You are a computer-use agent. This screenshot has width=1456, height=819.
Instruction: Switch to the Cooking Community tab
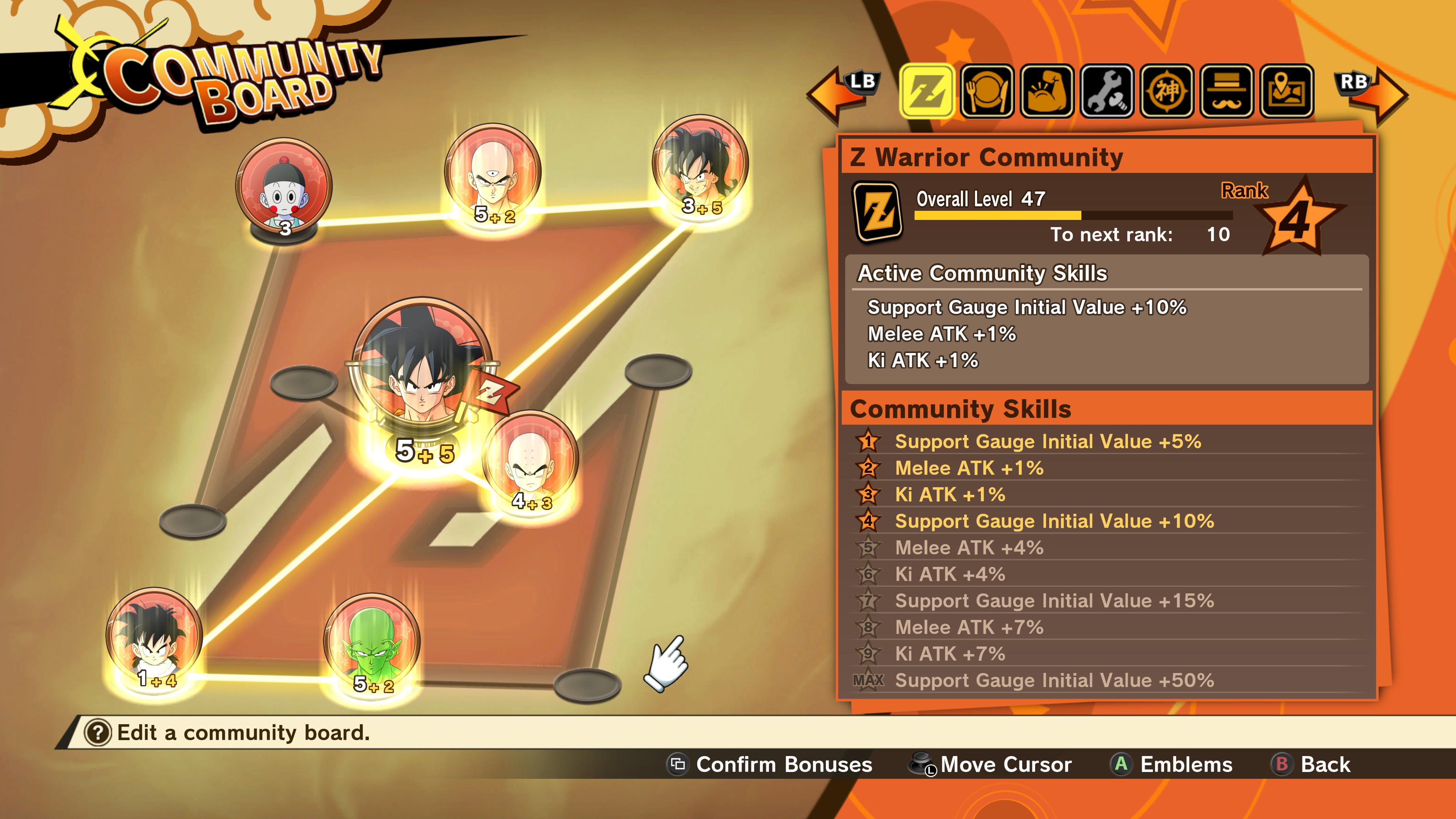(987, 91)
